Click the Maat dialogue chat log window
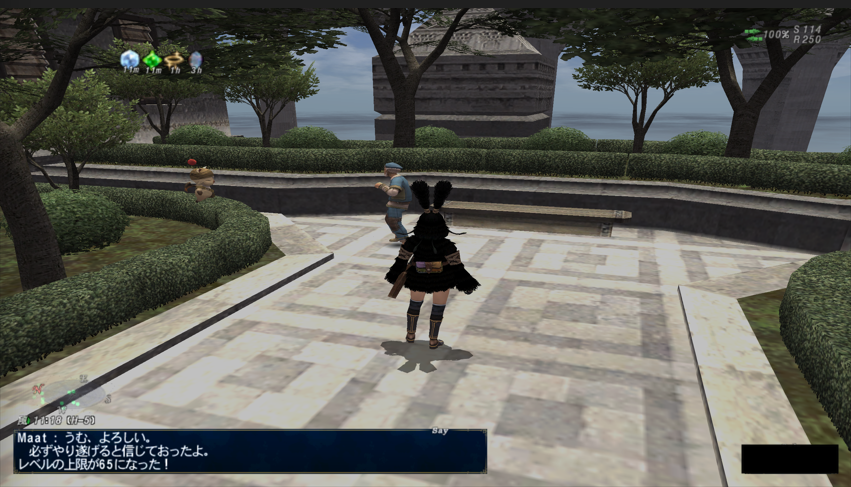The image size is (851, 487). pyautogui.click(x=250, y=451)
